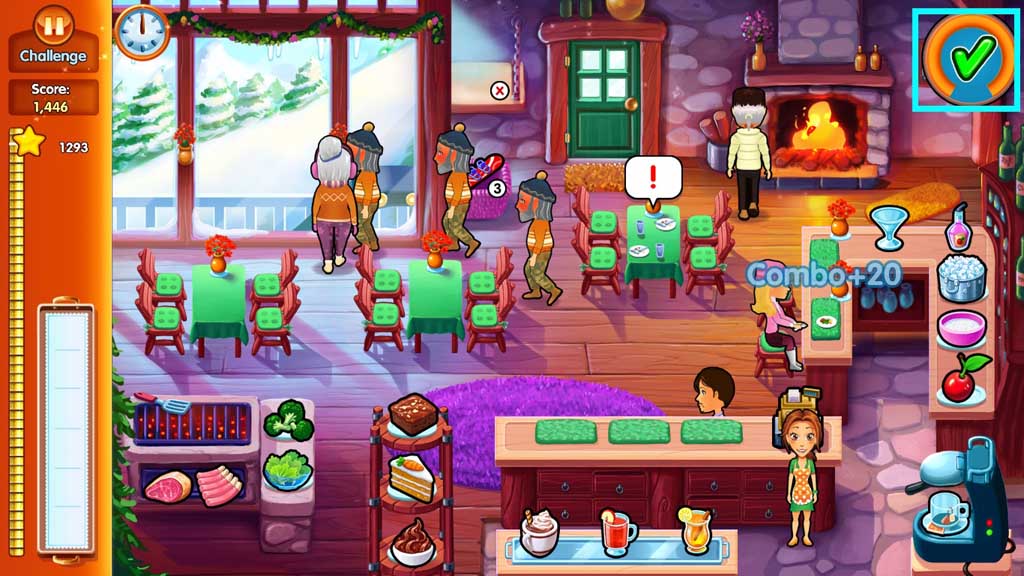
Task: Pause the game with the pause button
Action: [x=54, y=24]
